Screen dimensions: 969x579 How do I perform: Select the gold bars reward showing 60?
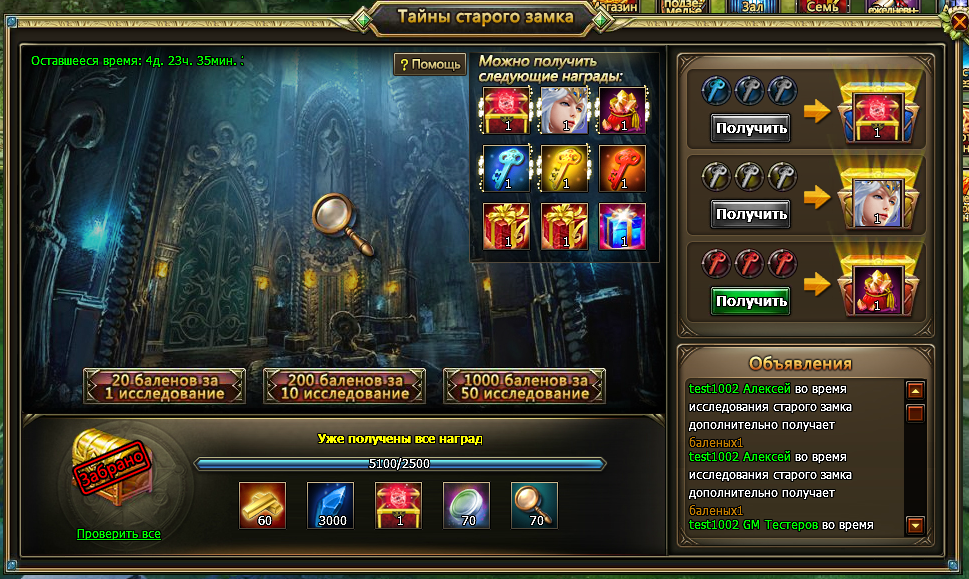(262, 505)
